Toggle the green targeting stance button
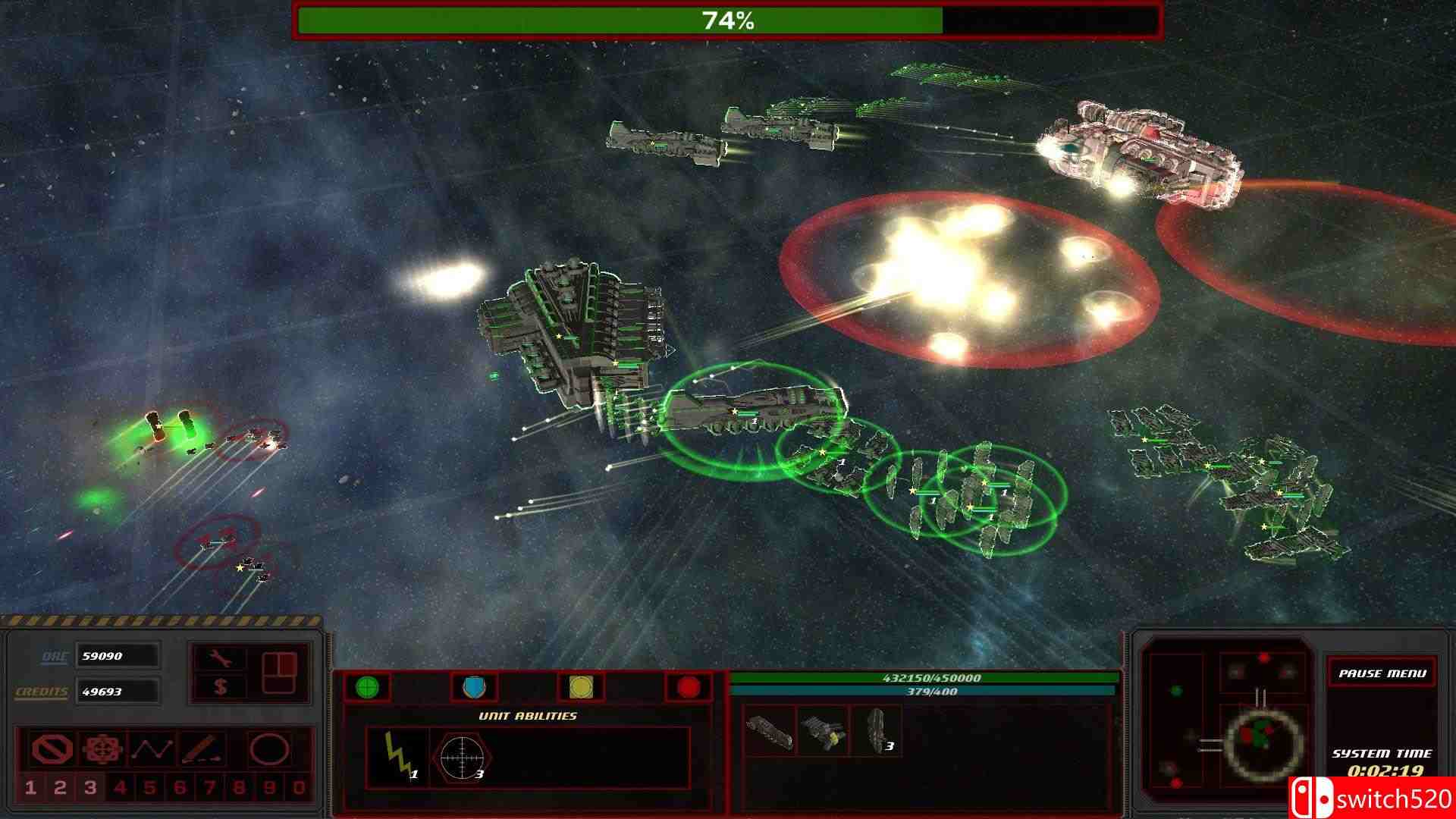1456x819 pixels. tap(367, 687)
